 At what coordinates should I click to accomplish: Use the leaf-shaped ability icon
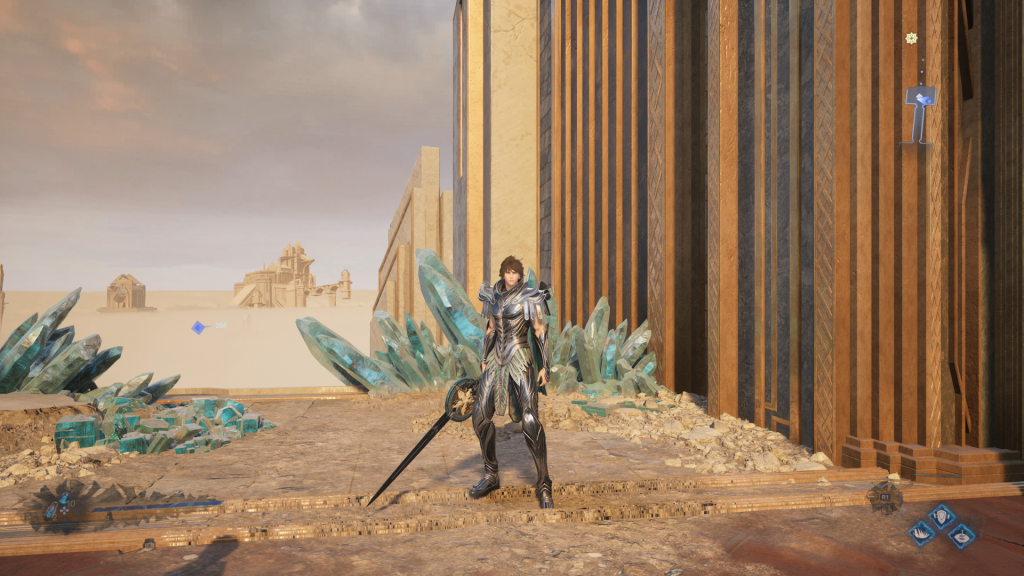pos(961,537)
